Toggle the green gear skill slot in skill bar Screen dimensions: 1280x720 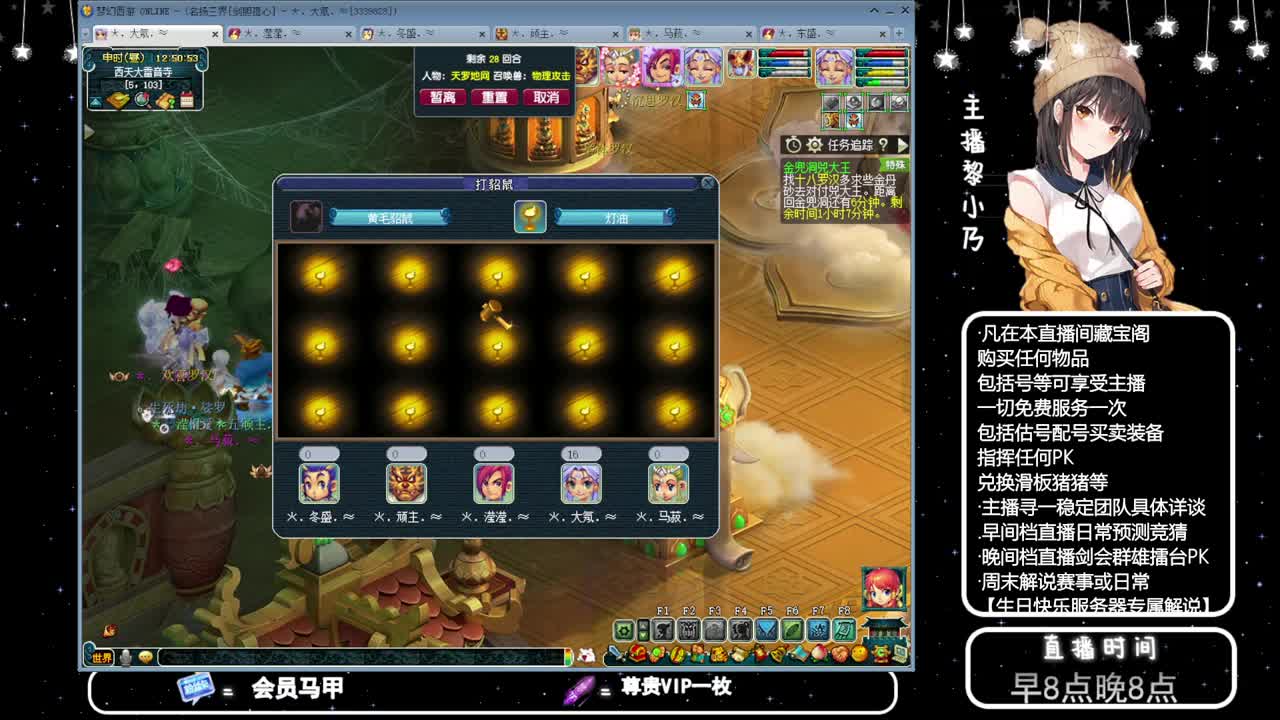pyautogui.click(x=622, y=631)
